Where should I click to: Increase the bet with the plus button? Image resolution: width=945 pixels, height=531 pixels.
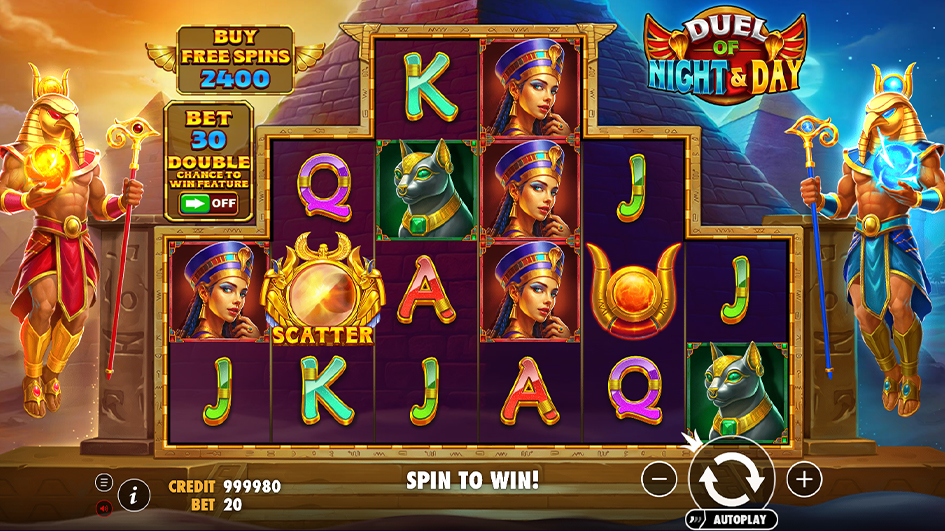point(804,480)
